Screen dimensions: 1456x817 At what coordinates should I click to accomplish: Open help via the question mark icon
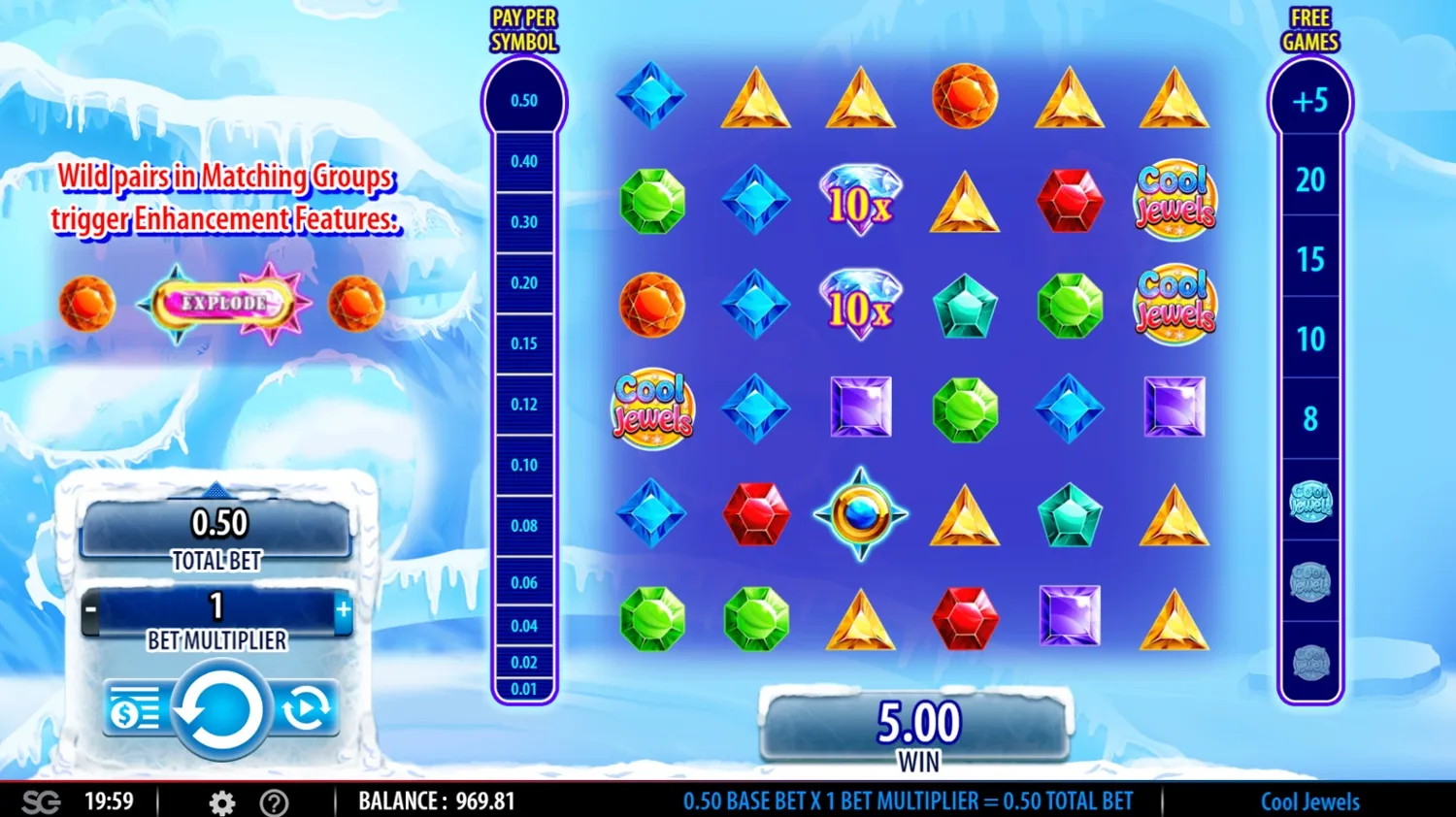point(275,801)
